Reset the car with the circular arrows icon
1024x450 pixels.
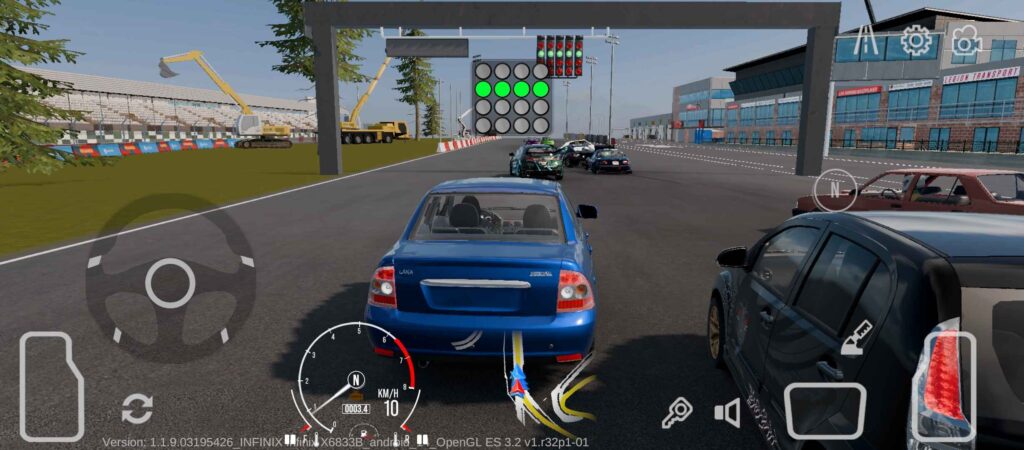point(137,408)
